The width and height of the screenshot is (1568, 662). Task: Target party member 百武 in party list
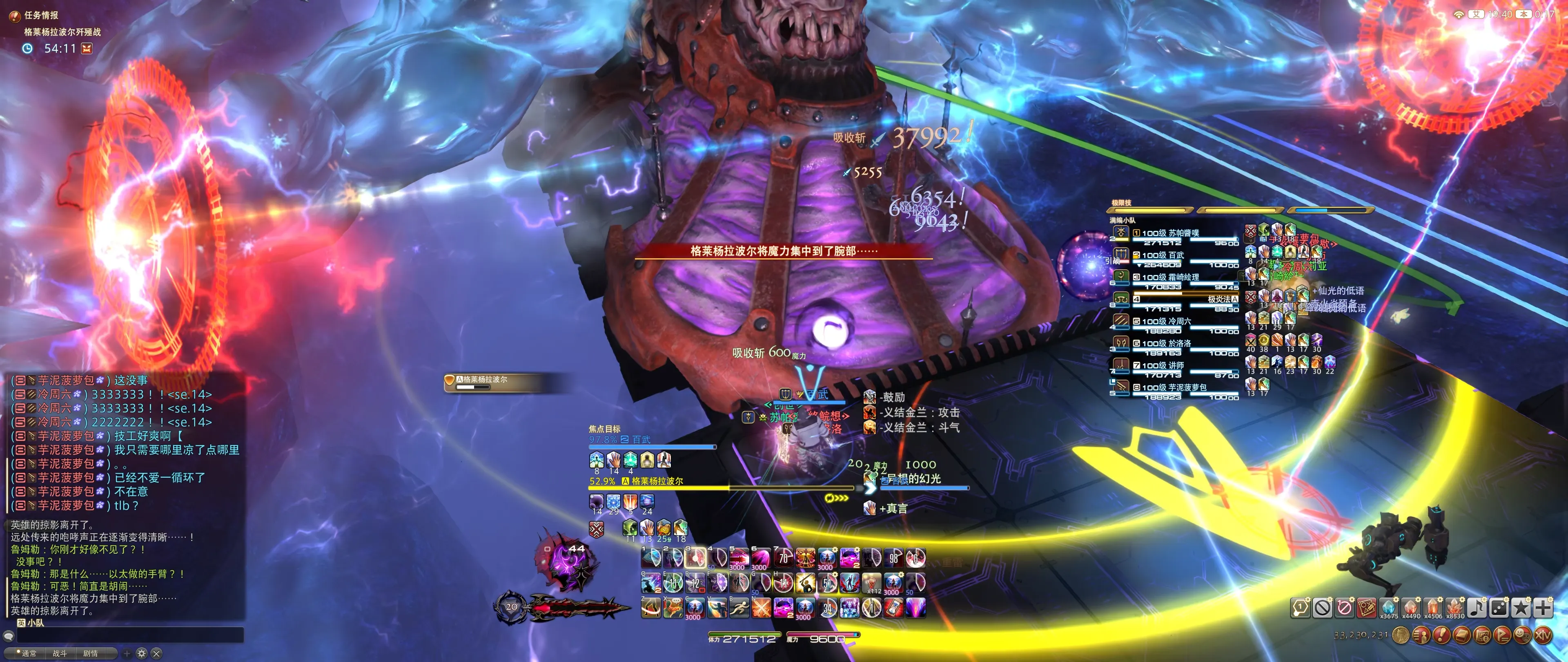coord(1163,255)
